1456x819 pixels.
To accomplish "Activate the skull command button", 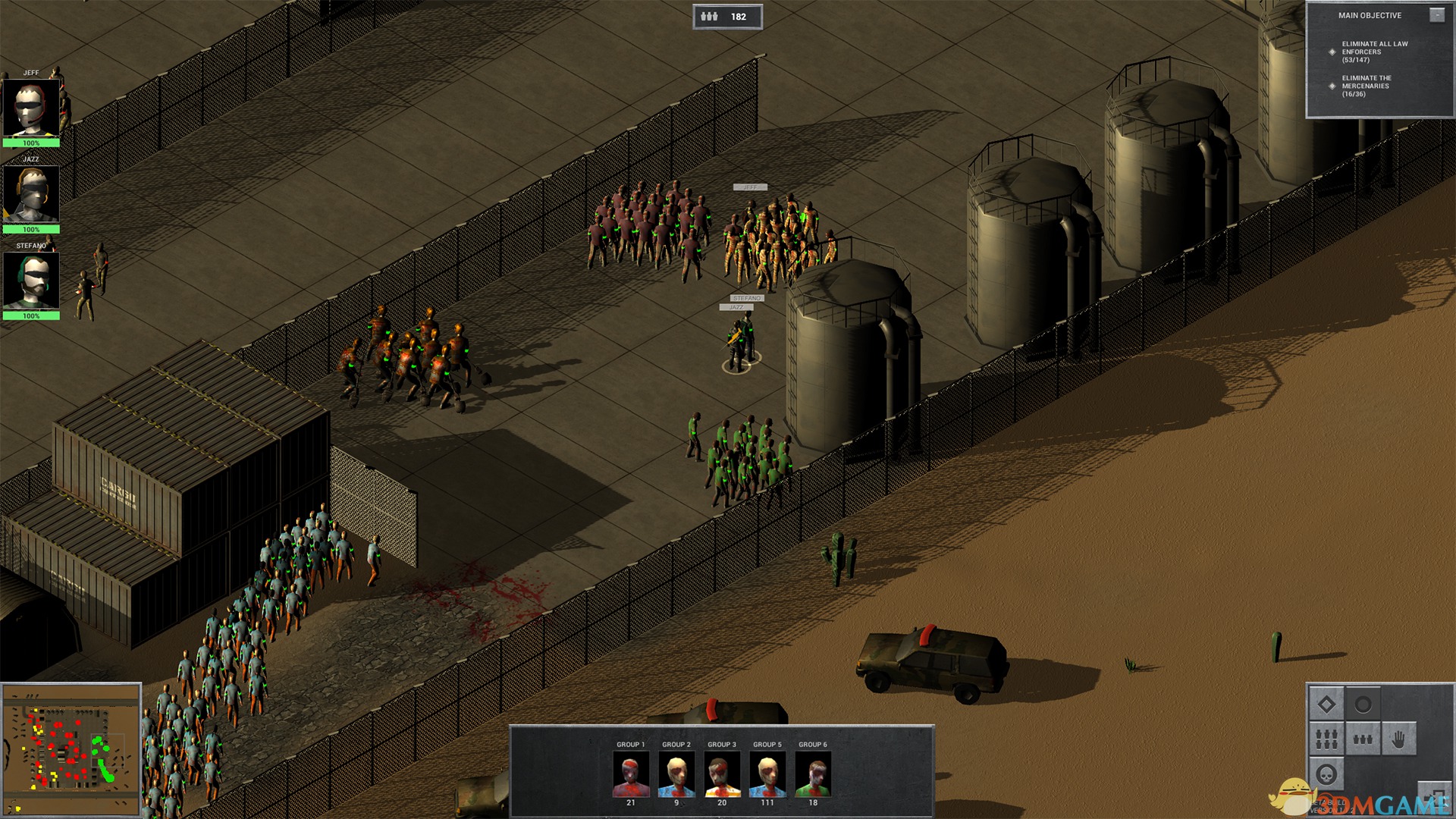I will 1326,774.
